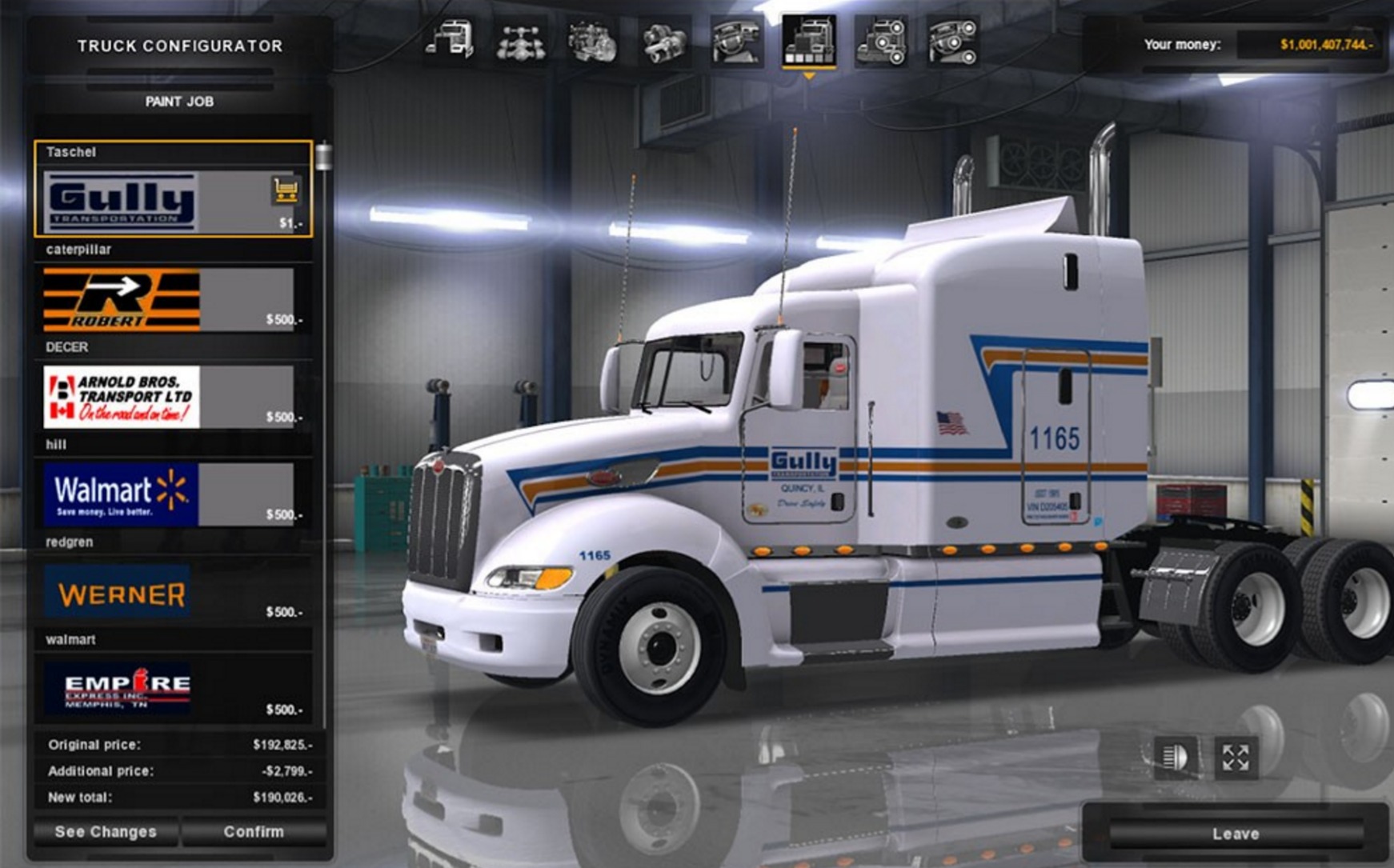Pick the Empire Express paint job
1394x868 pixels.
tap(120, 689)
